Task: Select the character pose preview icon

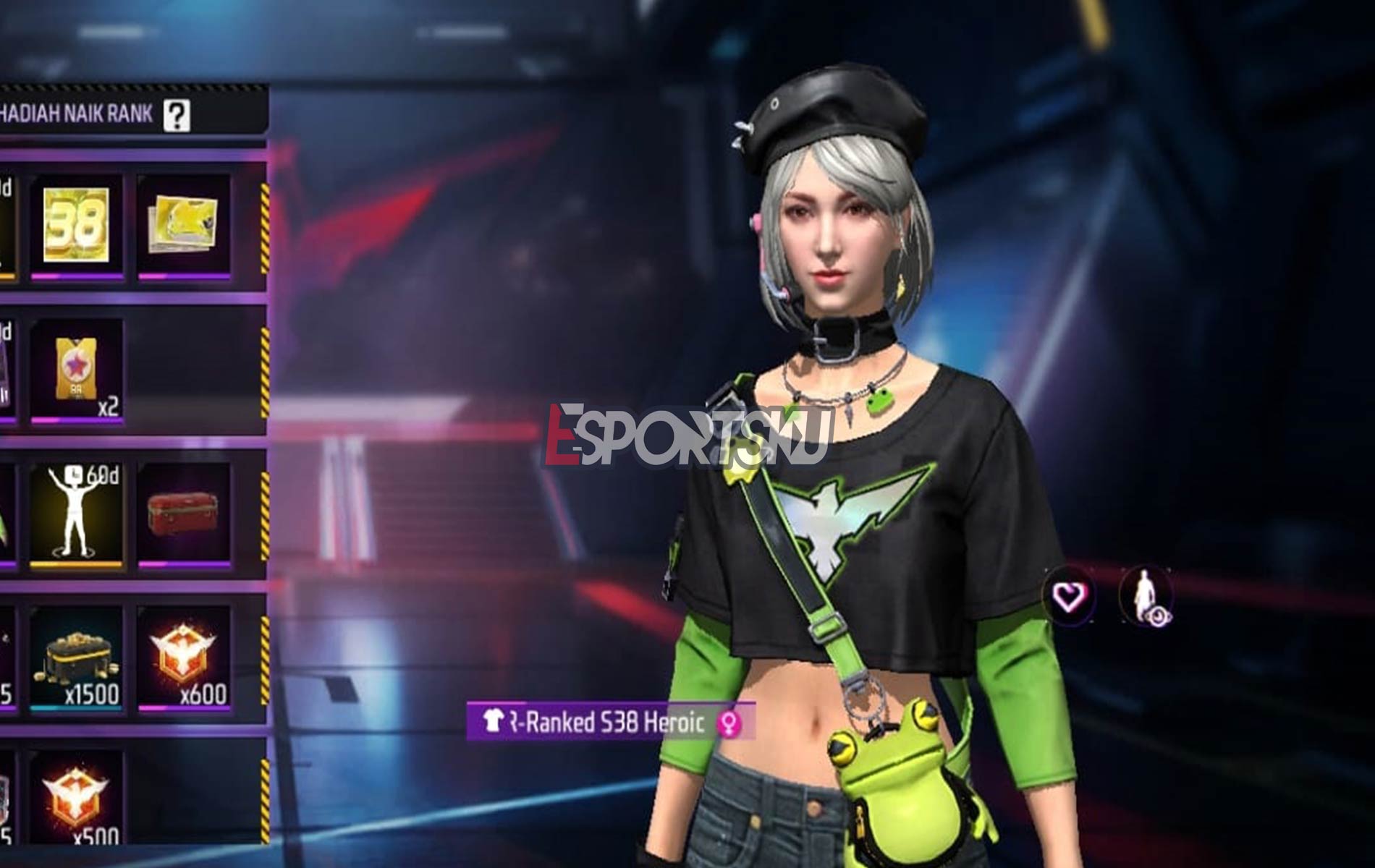Action: pyautogui.click(x=1146, y=593)
